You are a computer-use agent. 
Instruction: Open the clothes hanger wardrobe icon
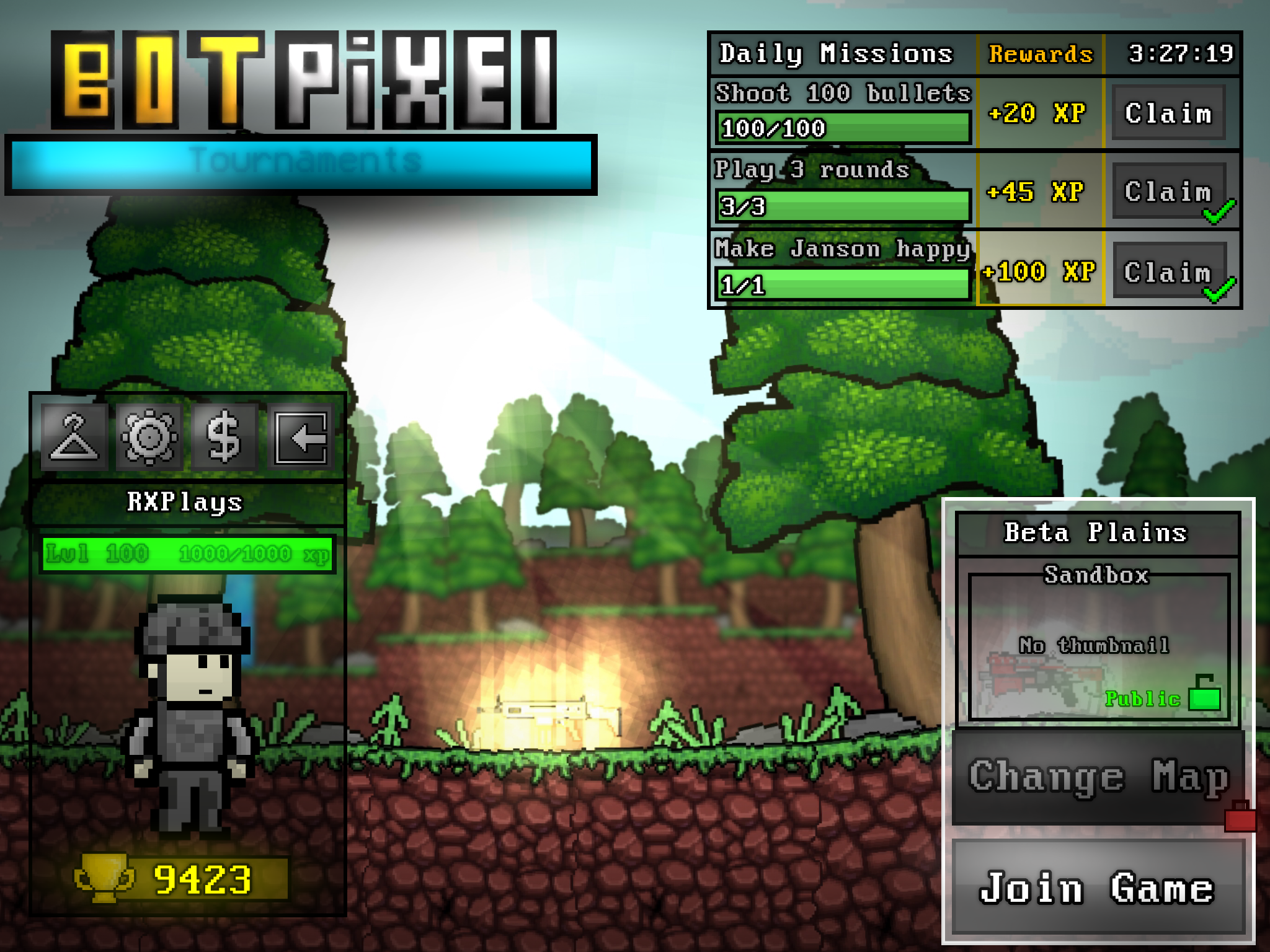pos(74,438)
